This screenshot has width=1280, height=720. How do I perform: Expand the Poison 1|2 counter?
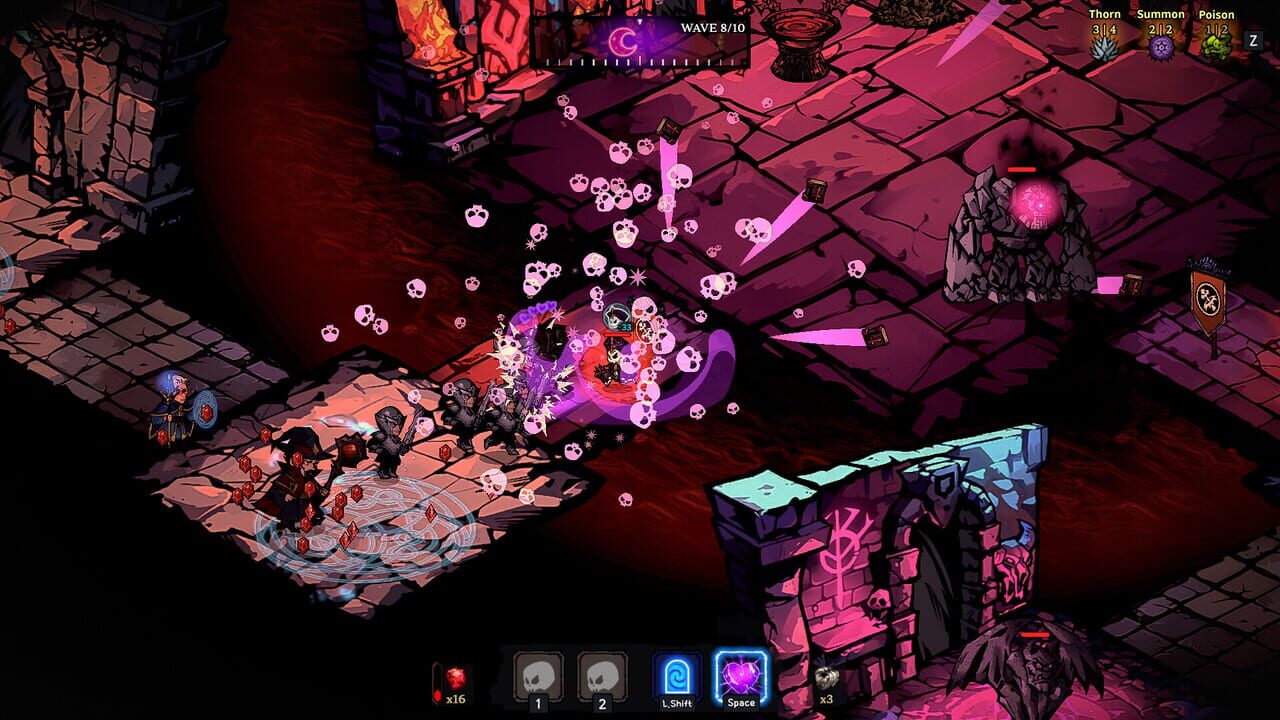coord(1218,29)
